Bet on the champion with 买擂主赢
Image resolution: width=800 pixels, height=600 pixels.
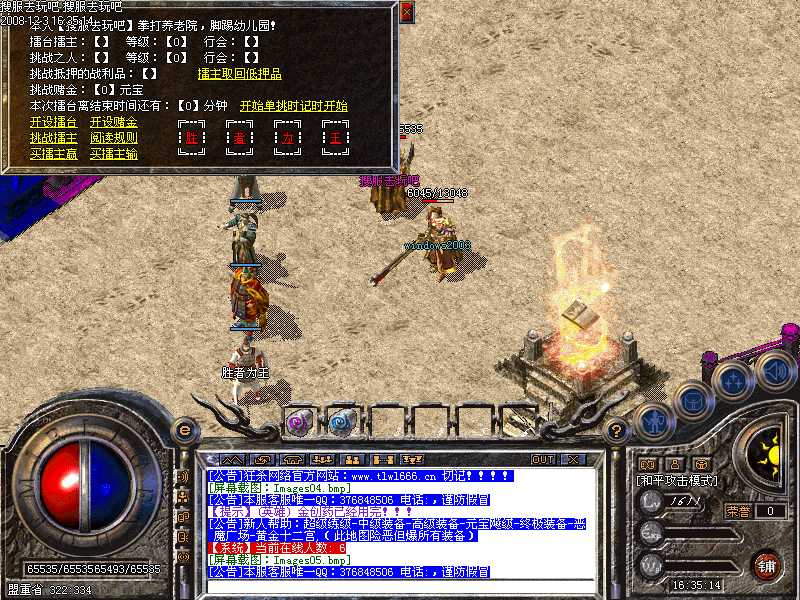point(53,154)
